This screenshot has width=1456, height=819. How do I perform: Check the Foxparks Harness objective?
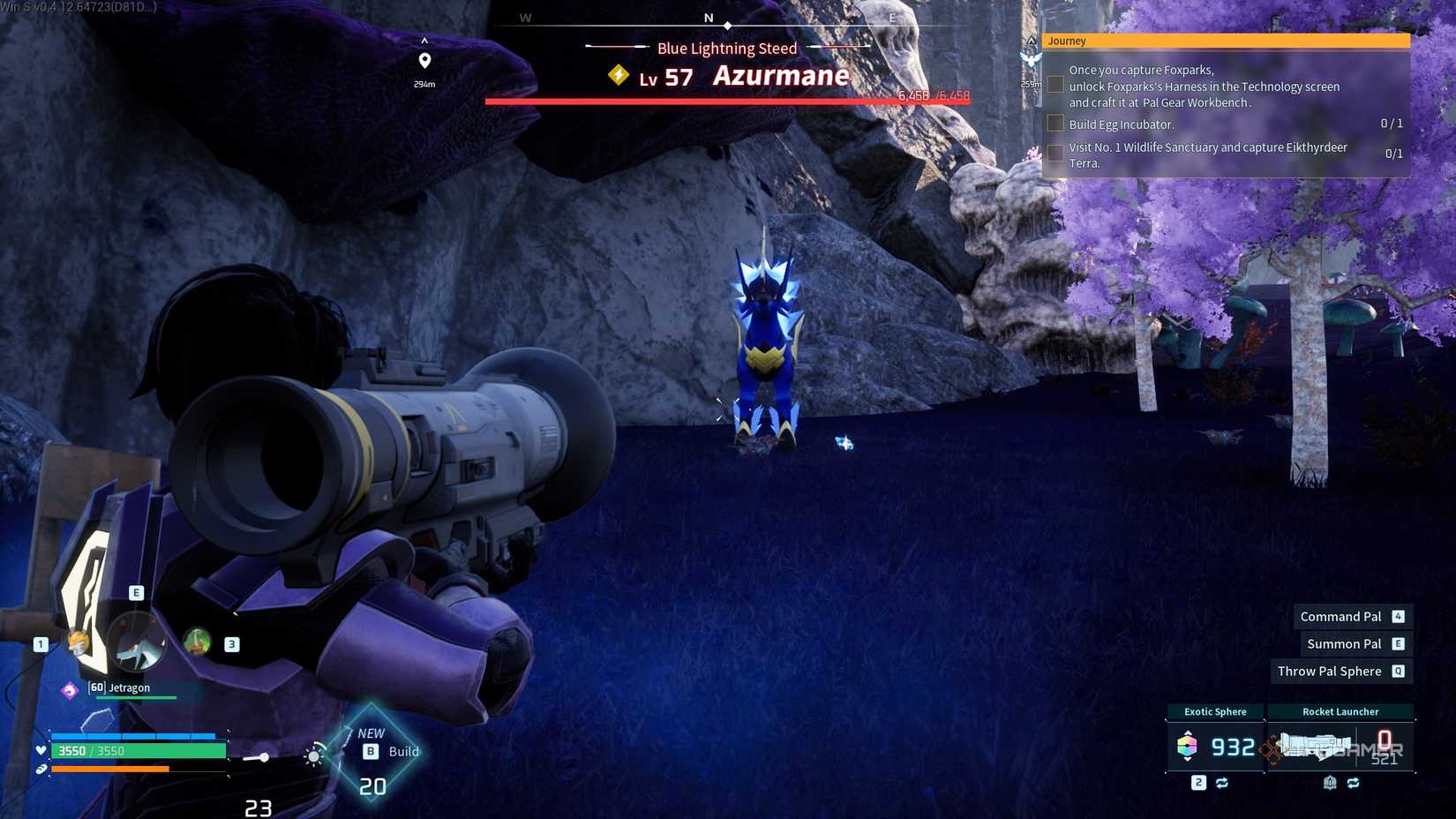point(1055,84)
